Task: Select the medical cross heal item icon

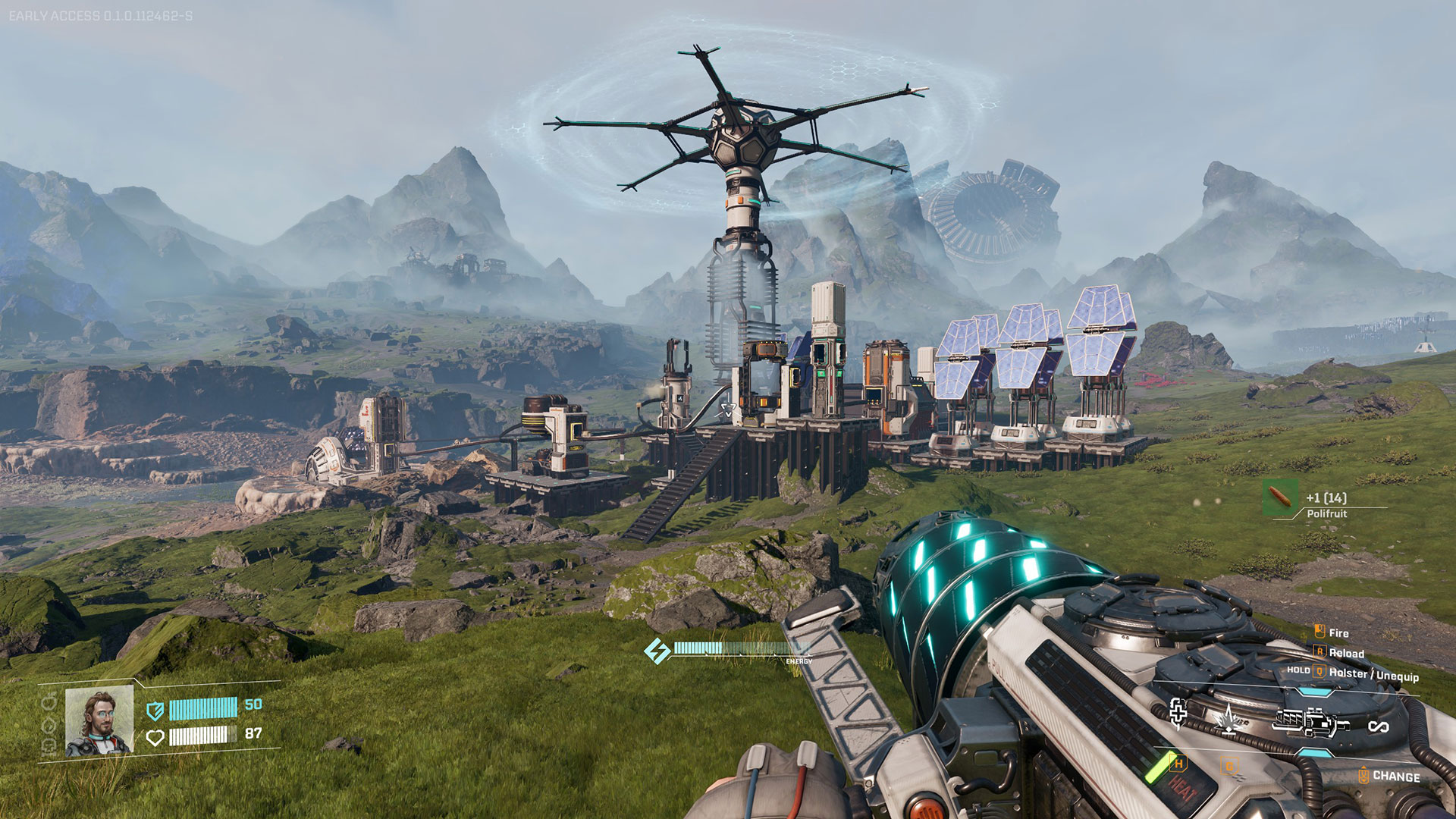Action: click(1178, 713)
